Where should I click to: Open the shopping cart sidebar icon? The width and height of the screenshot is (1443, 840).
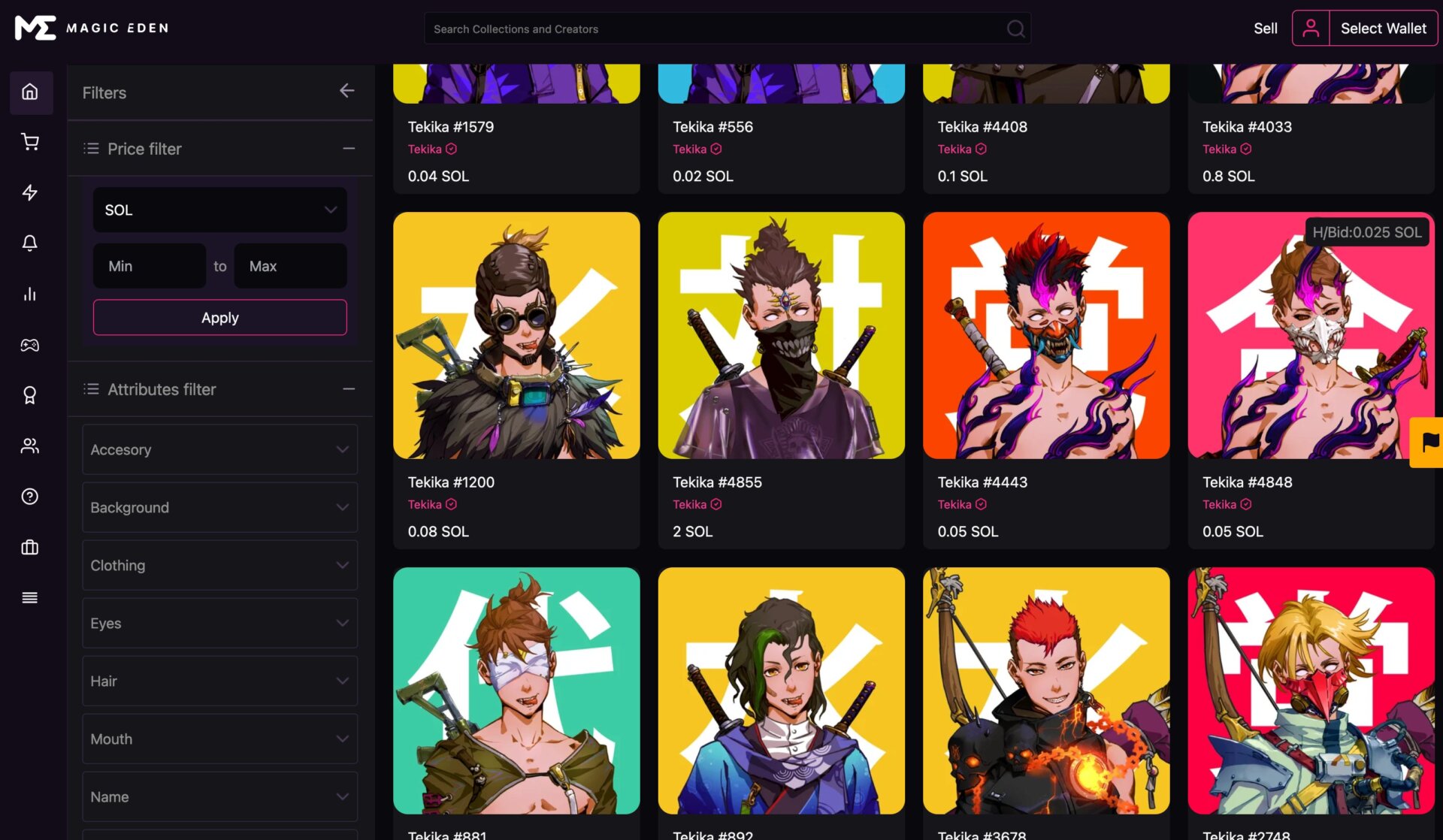[30, 142]
